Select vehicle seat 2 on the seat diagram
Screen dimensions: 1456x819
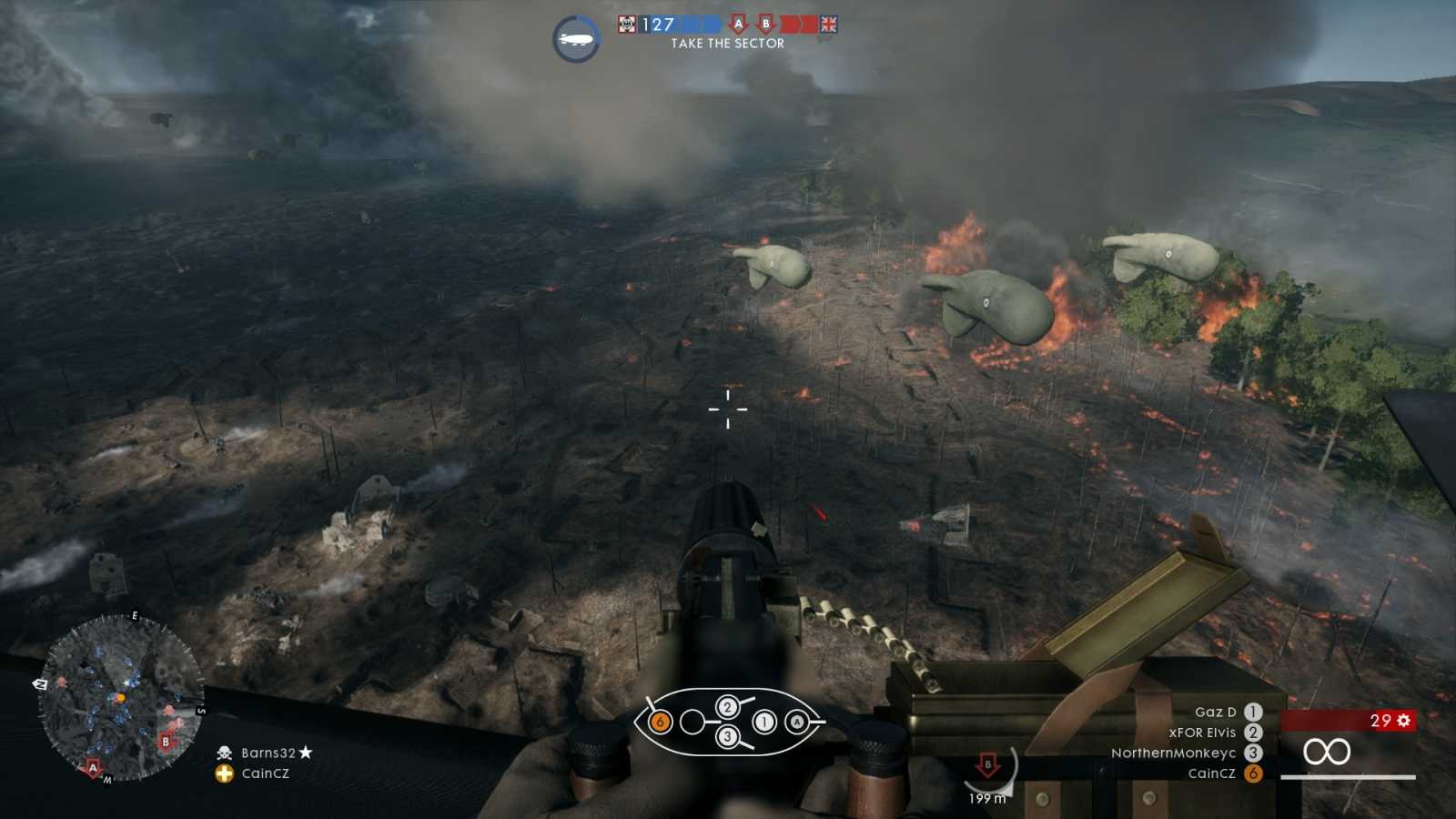[x=726, y=705]
